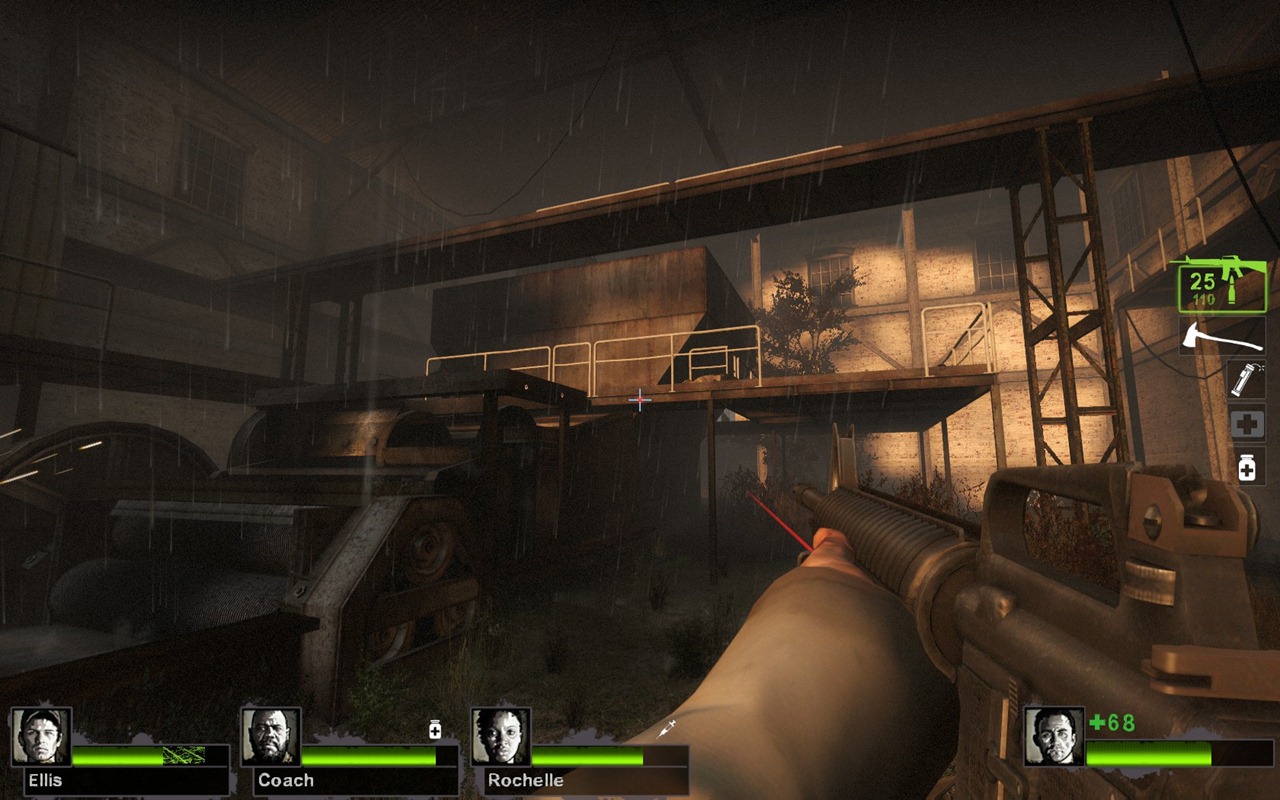Screen dimensions: 1280x800
Task: Choose the first aid kit slot
Action: [x=1247, y=424]
